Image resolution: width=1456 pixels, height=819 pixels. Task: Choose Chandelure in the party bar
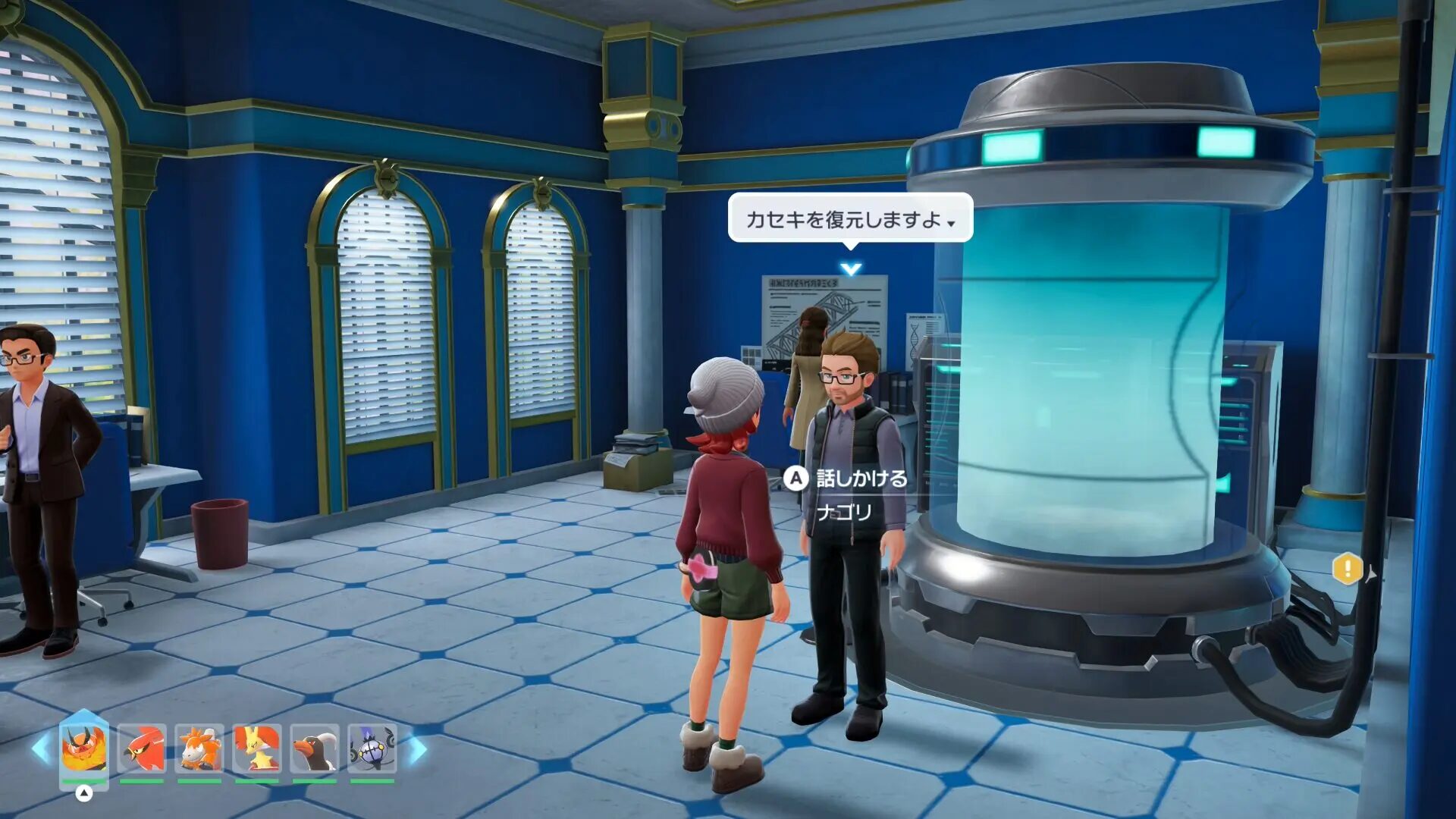coord(372,748)
